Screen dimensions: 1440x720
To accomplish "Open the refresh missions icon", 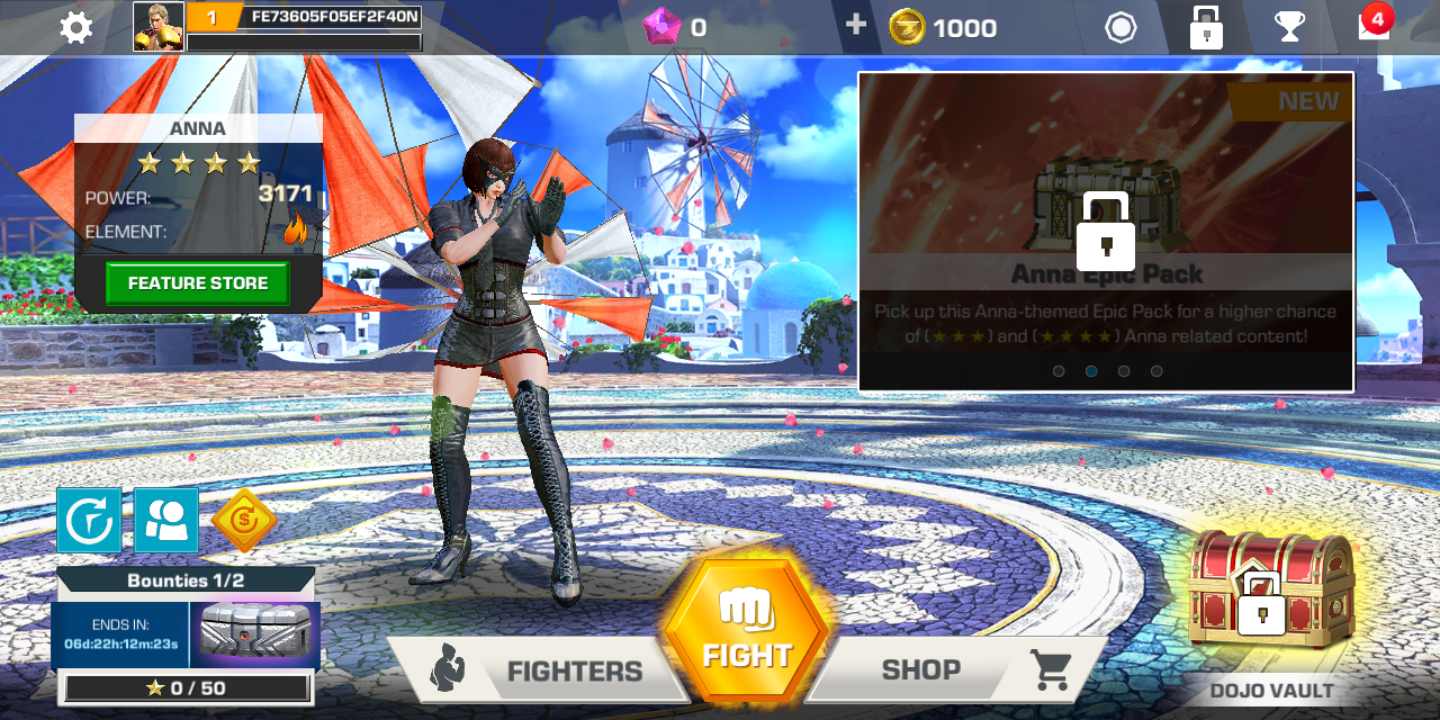I will coord(88,520).
